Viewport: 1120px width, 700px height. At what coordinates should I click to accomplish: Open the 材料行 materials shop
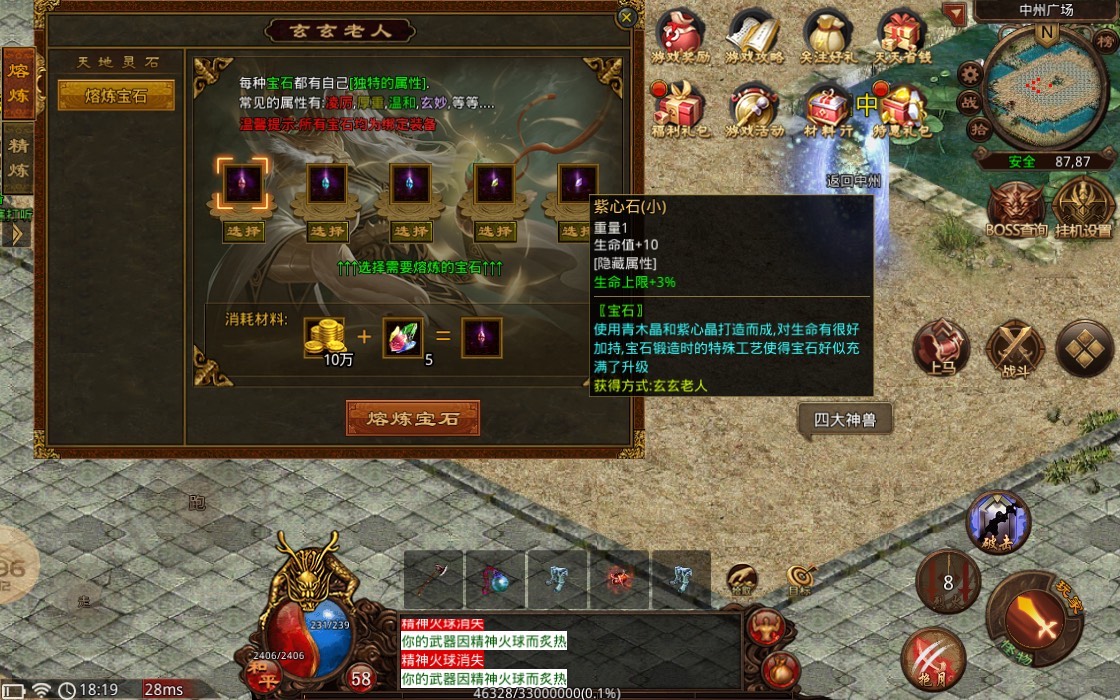[827, 108]
